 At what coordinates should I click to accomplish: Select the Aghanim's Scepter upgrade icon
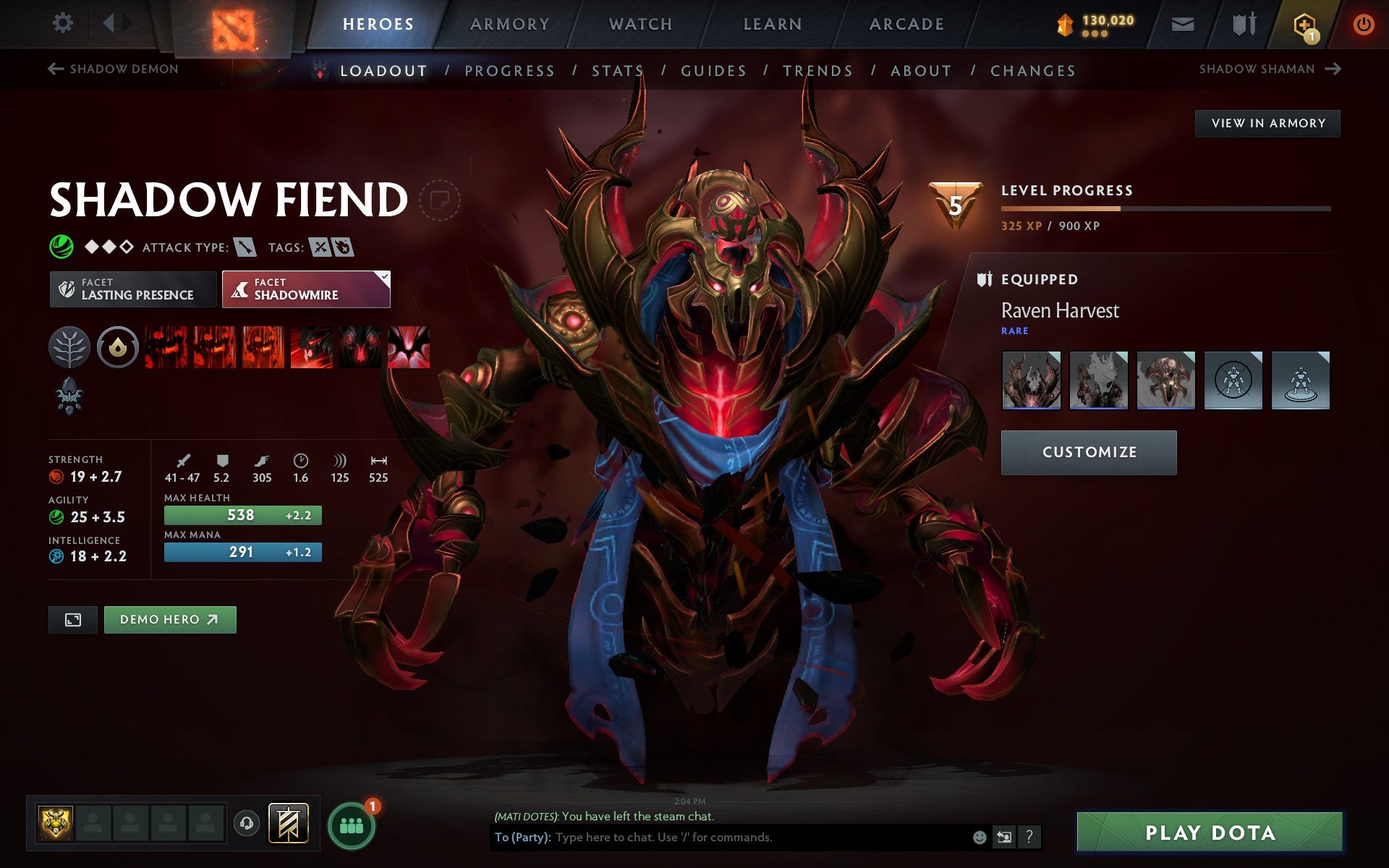click(x=69, y=394)
